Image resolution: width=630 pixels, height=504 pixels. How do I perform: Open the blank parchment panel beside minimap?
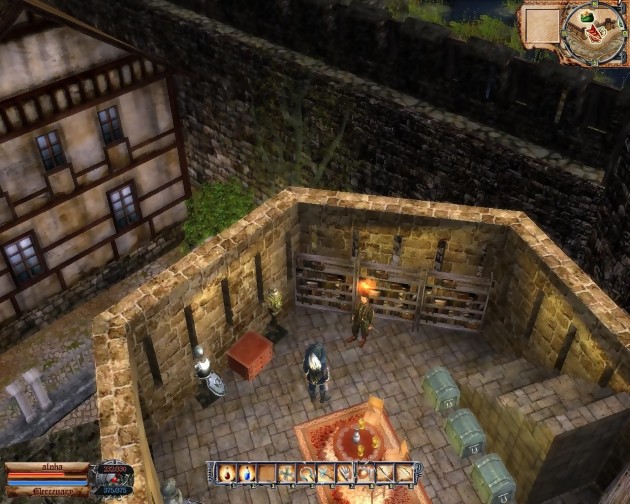(x=542, y=25)
